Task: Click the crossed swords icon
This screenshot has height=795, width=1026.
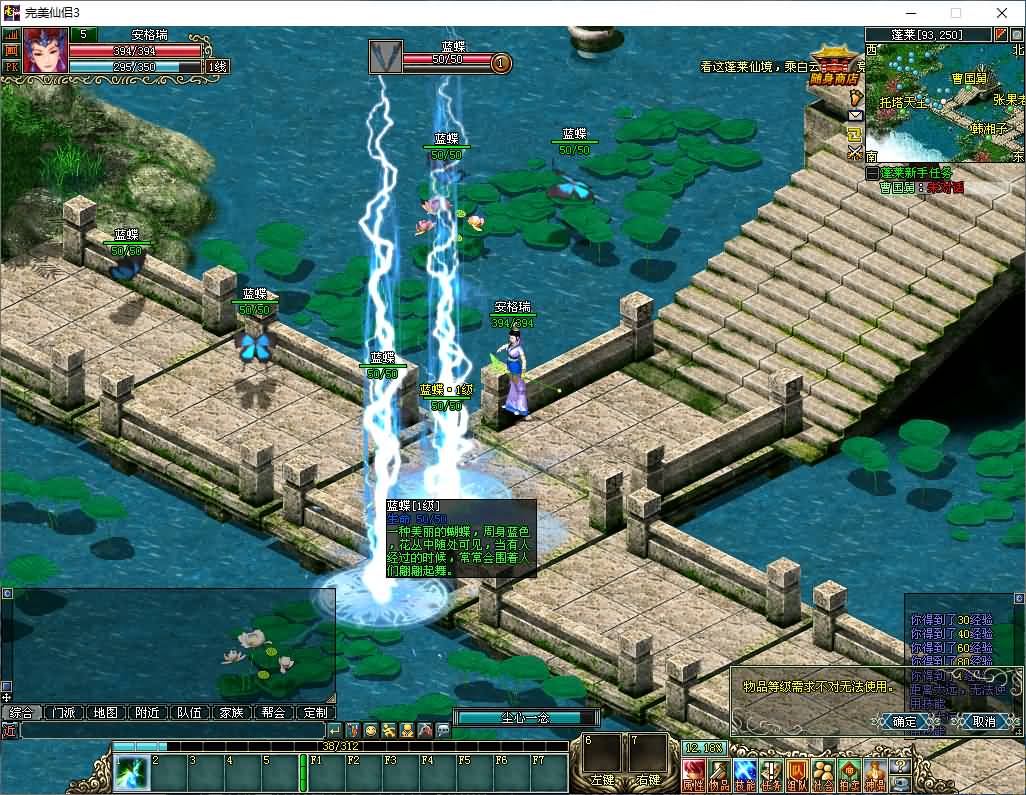Action: [x=855, y=153]
